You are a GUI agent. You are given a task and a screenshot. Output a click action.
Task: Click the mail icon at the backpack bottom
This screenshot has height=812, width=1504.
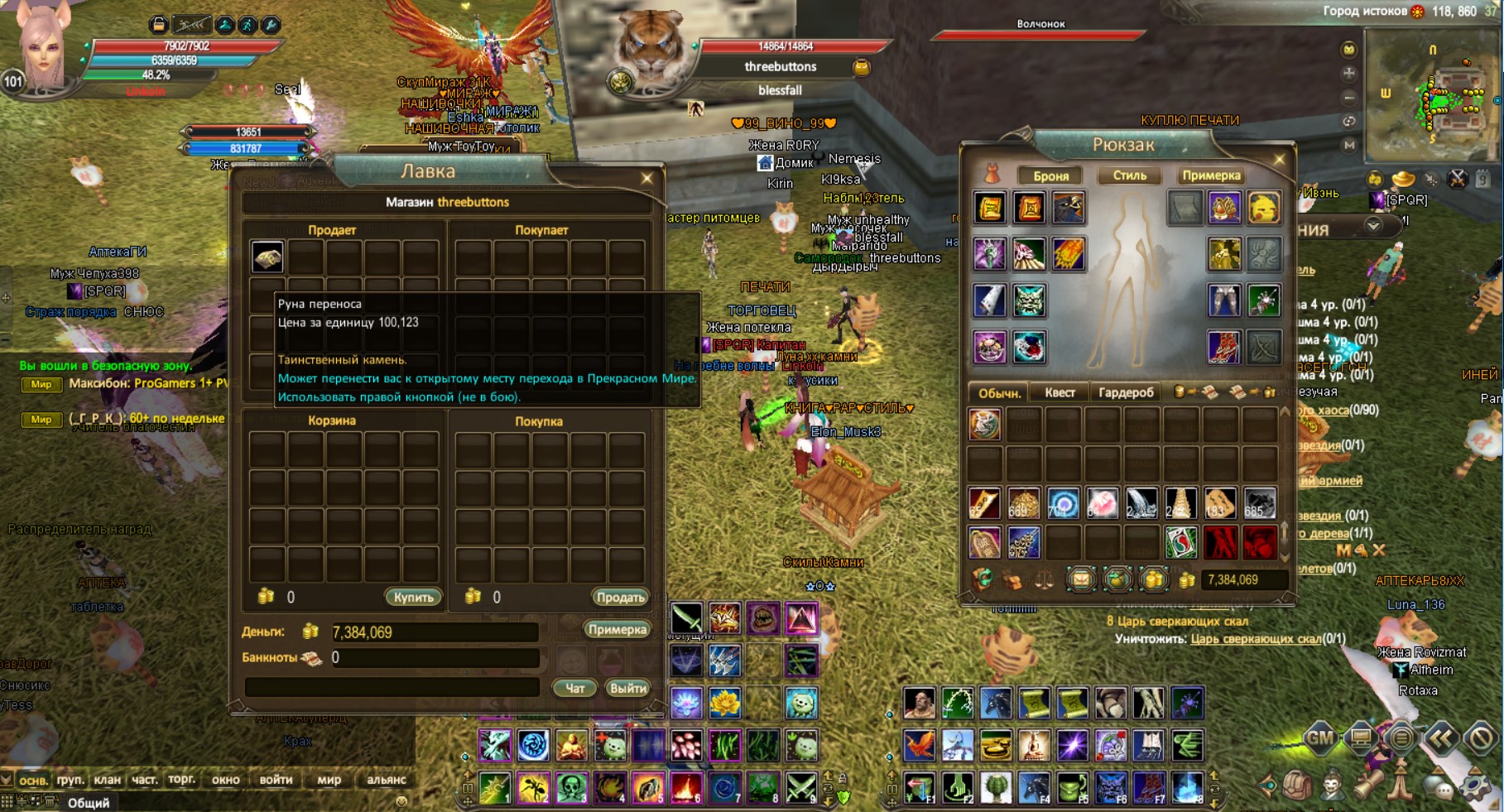point(1083,580)
